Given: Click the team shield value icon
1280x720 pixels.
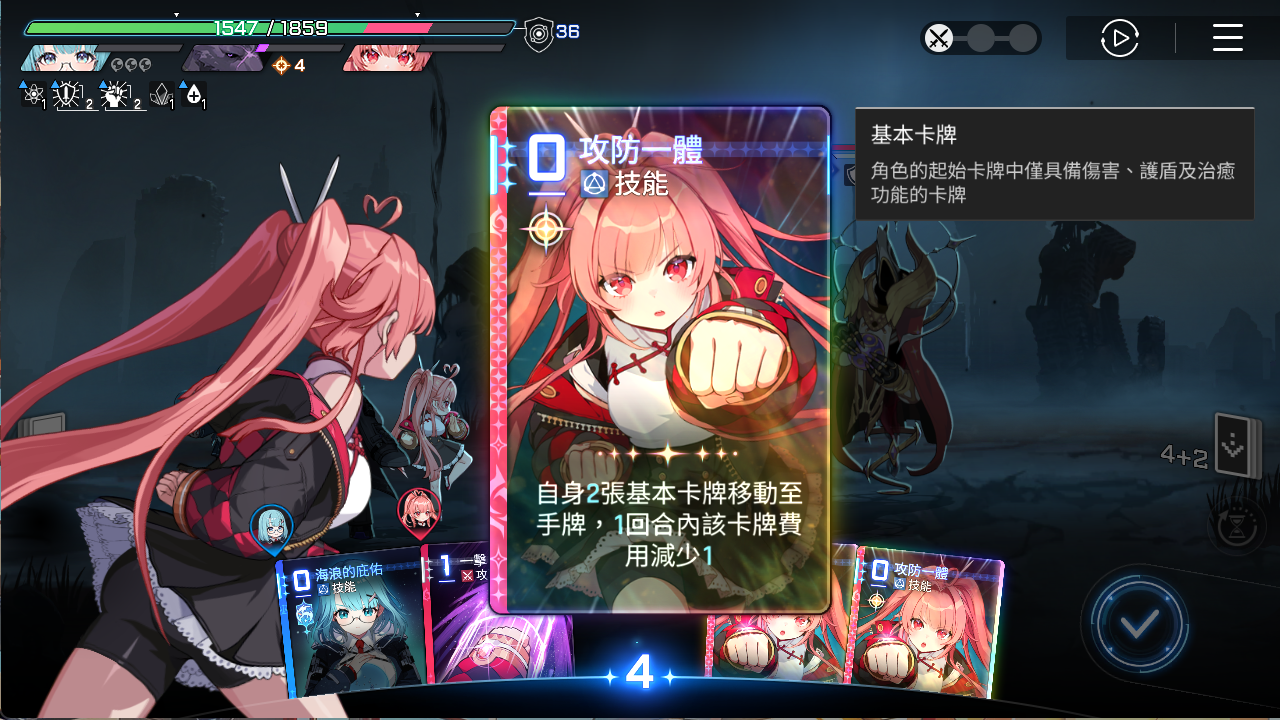Looking at the screenshot, I should pyautogui.click(x=539, y=35).
